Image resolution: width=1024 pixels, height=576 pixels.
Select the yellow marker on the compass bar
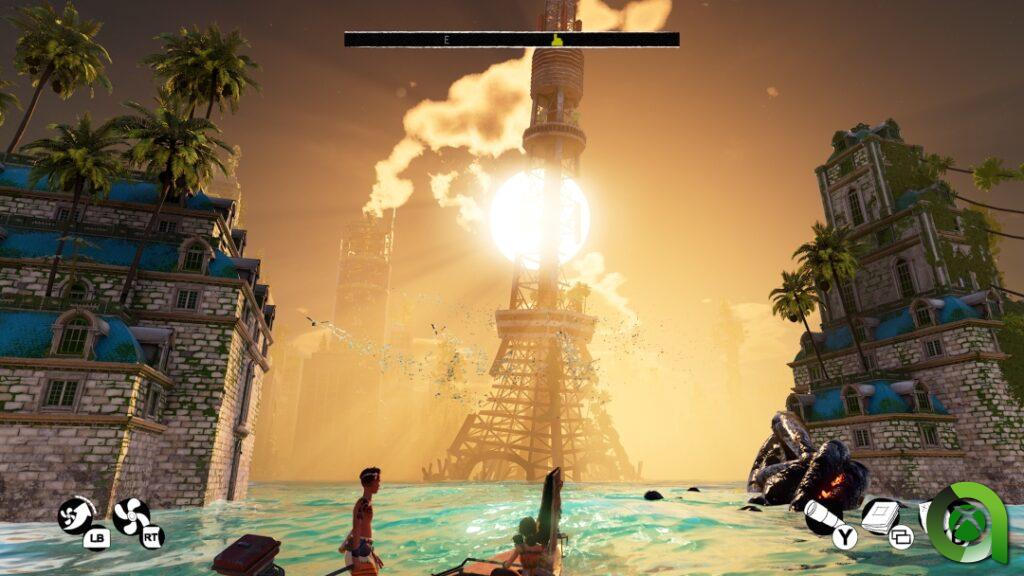(559, 40)
